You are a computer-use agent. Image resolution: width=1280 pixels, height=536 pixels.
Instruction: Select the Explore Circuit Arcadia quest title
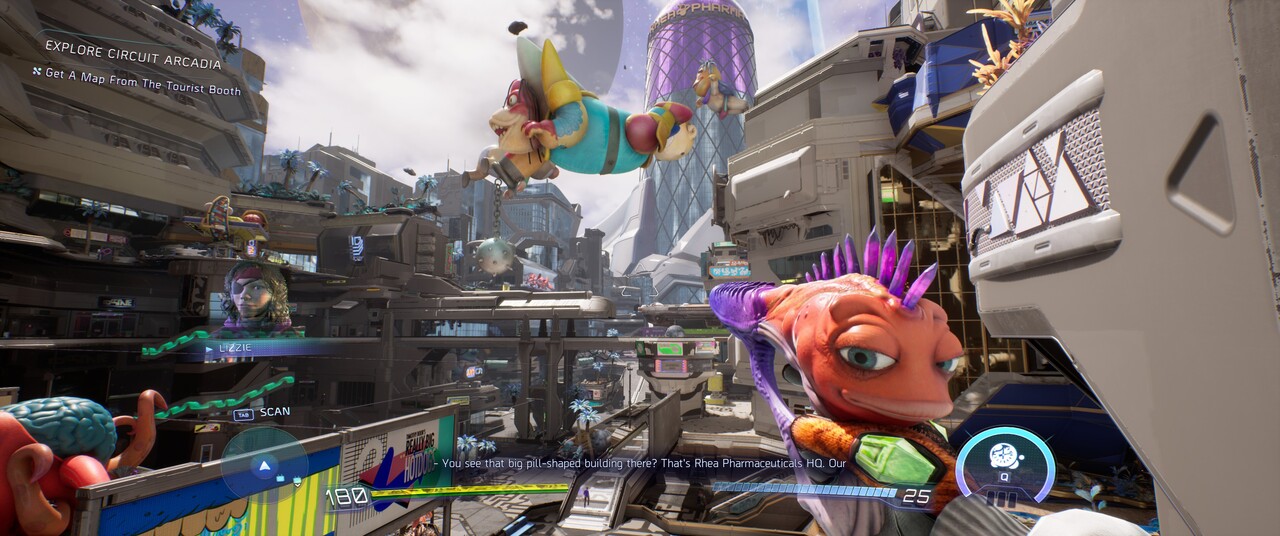coord(133,63)
